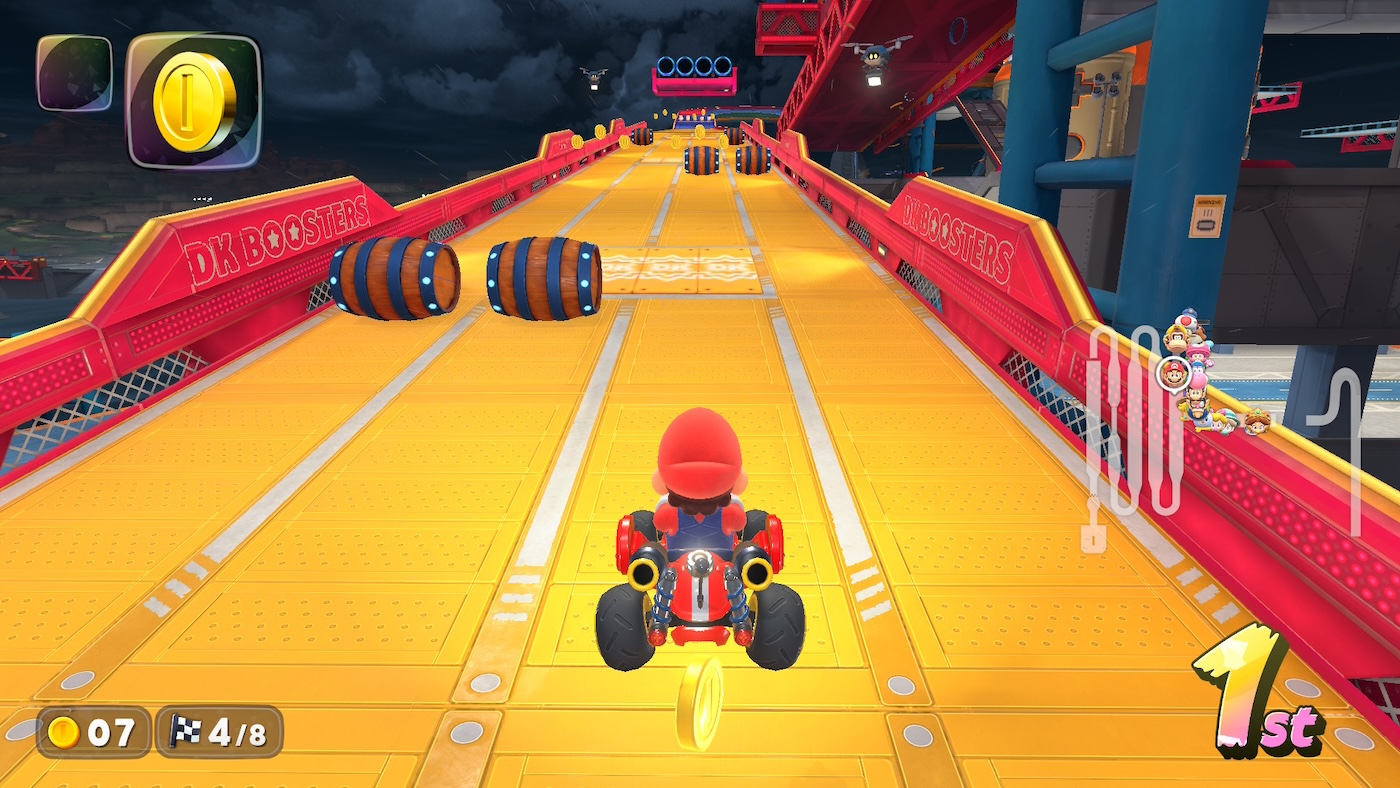Click the small empty secondary item slot

pyautogui.click(x=74, y=72)
